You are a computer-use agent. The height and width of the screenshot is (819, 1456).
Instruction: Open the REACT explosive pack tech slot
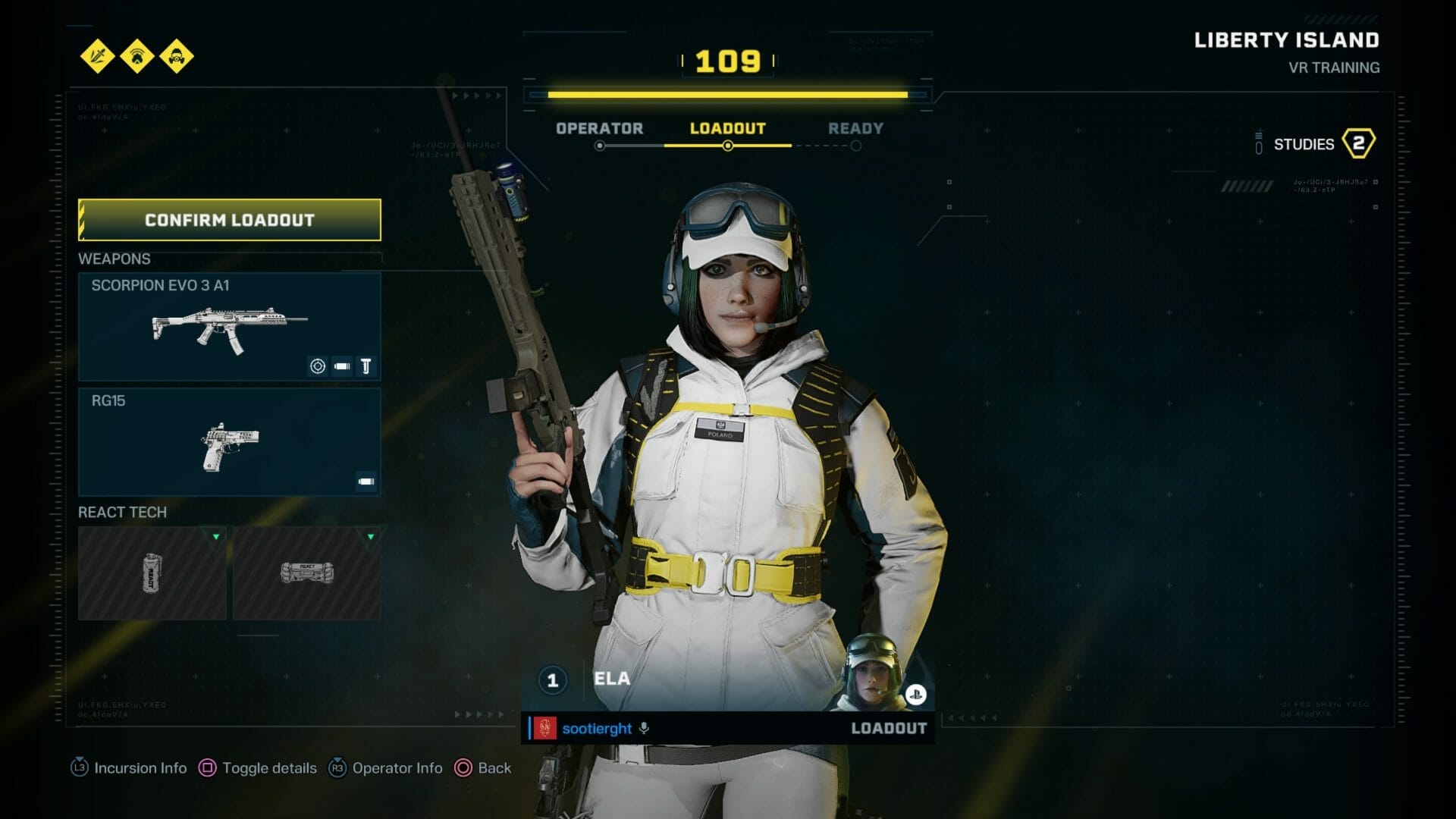click(x=306, y=573)
